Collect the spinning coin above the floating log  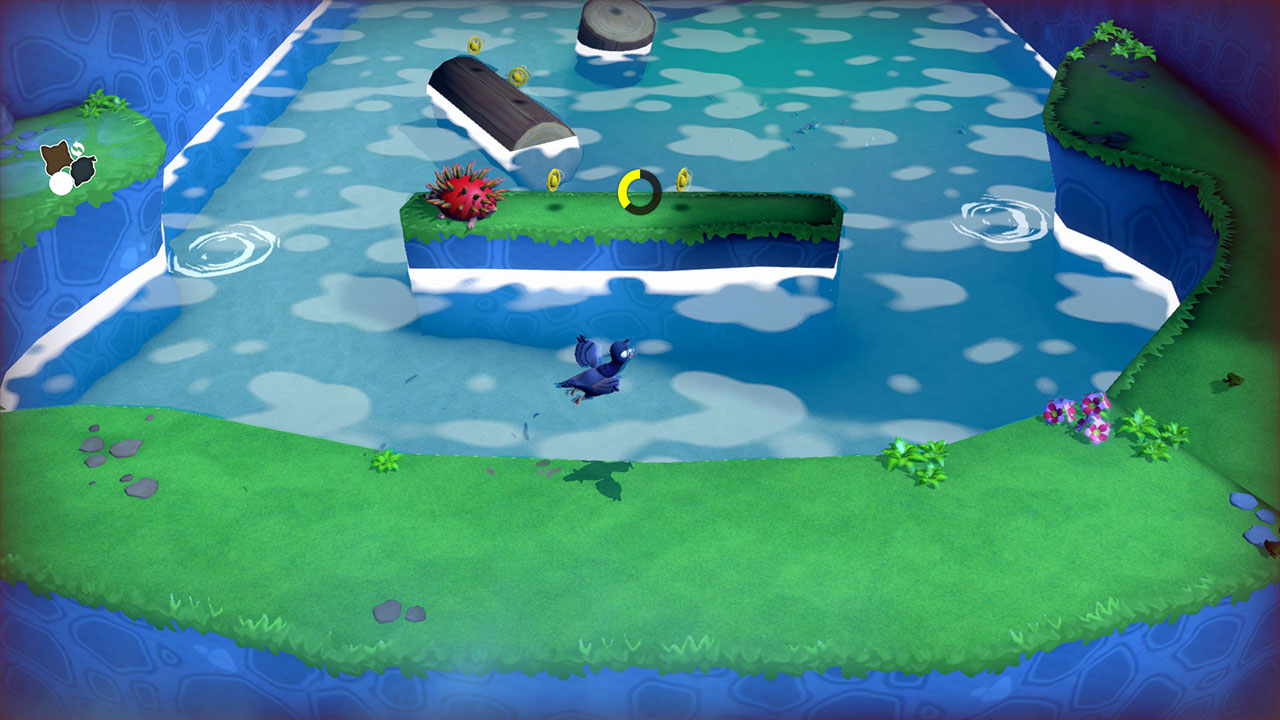518,76
